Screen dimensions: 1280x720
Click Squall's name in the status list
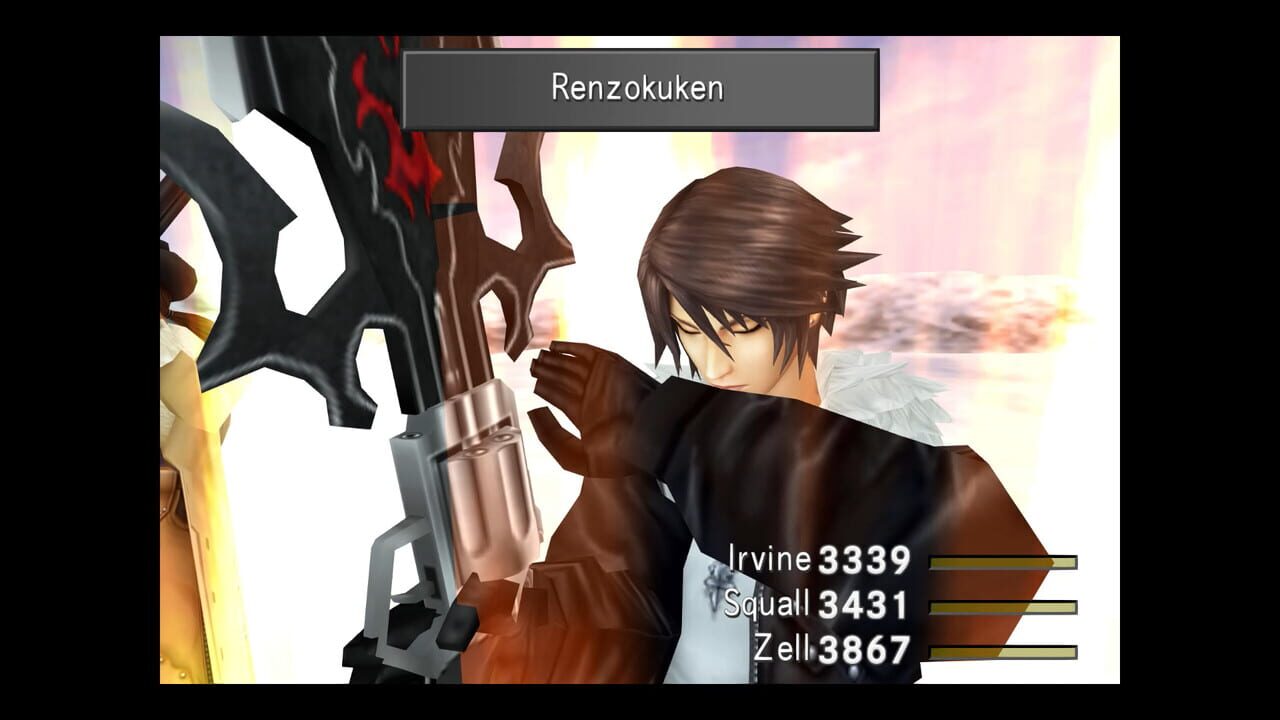pyautogui.click(x=765, y=604)
